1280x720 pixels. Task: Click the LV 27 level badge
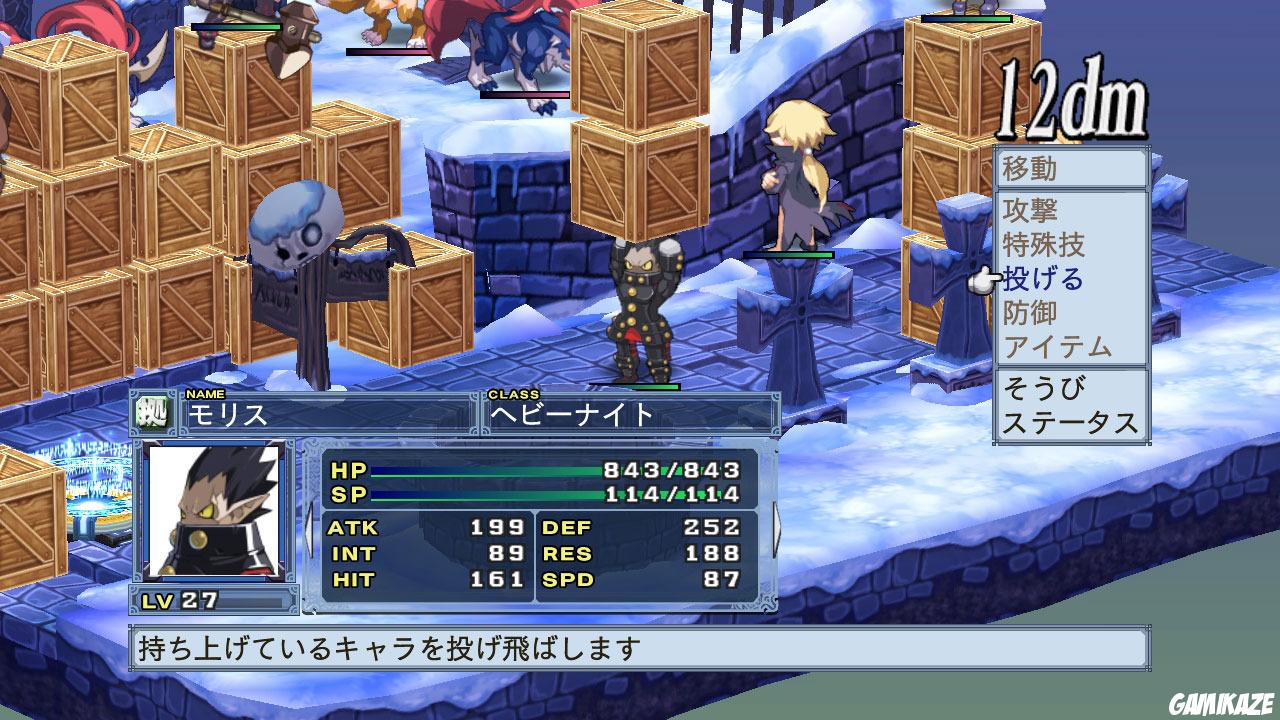[180, 599]
